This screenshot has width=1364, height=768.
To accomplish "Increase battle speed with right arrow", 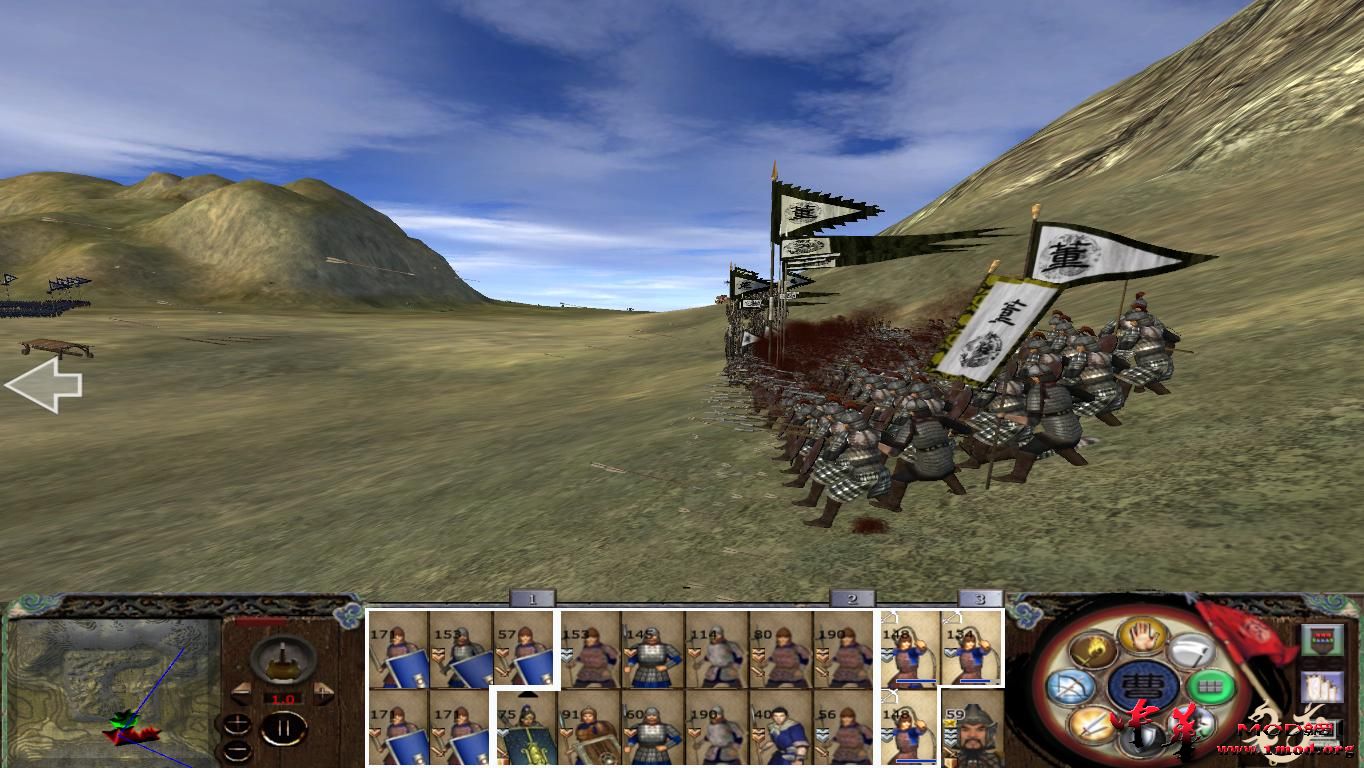I will click(324, 691).
